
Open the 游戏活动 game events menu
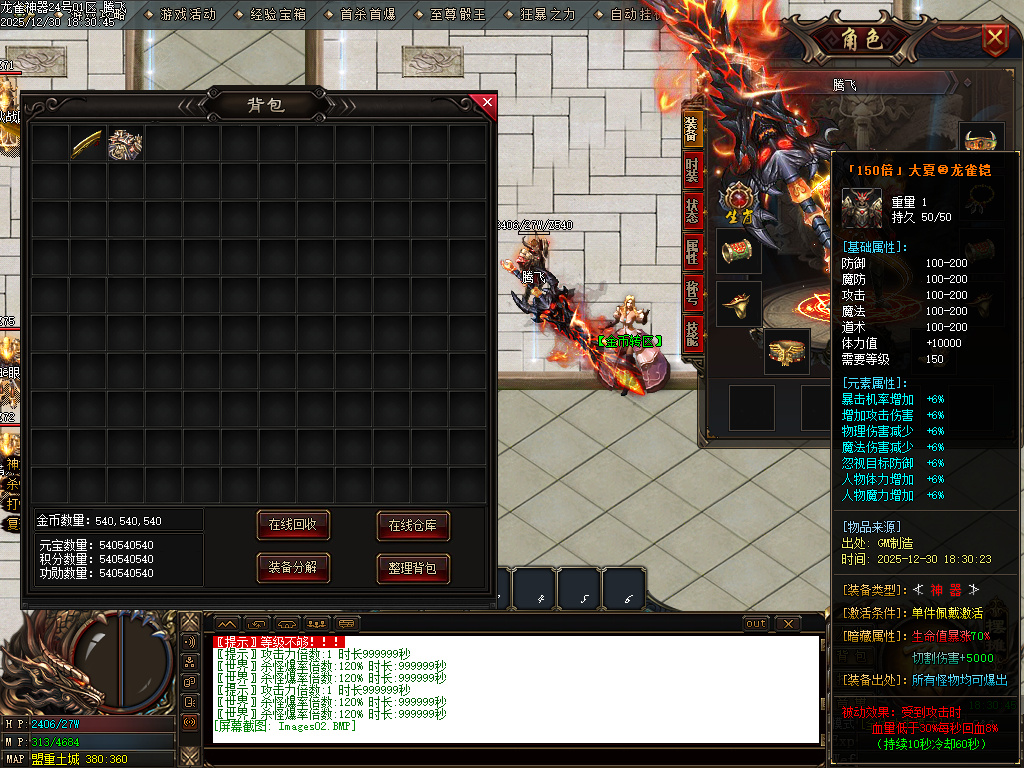[188, 15]
